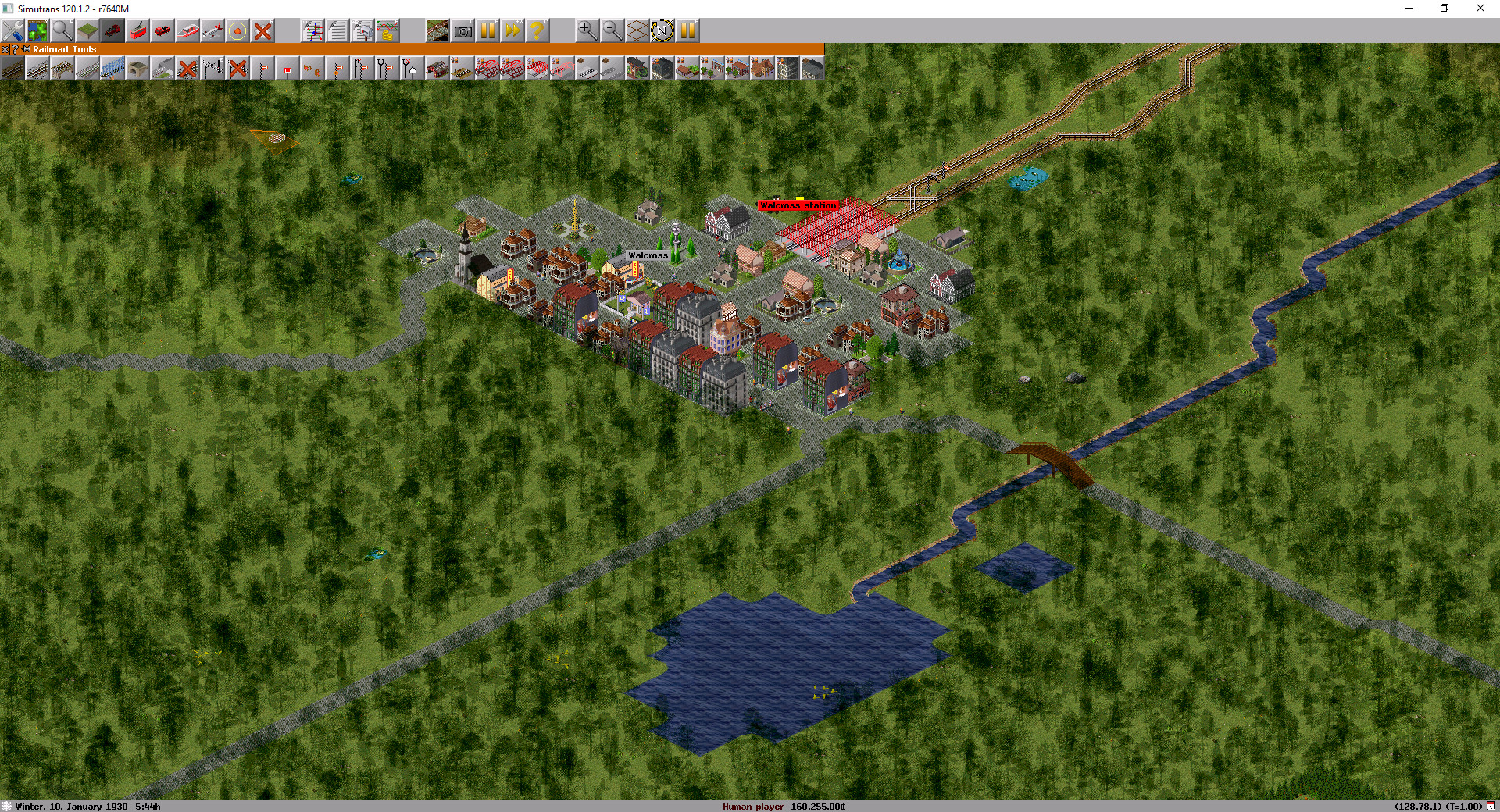Open the Road tools menu
This screenshot has width=1500, height=812.
tap(161, 31)
